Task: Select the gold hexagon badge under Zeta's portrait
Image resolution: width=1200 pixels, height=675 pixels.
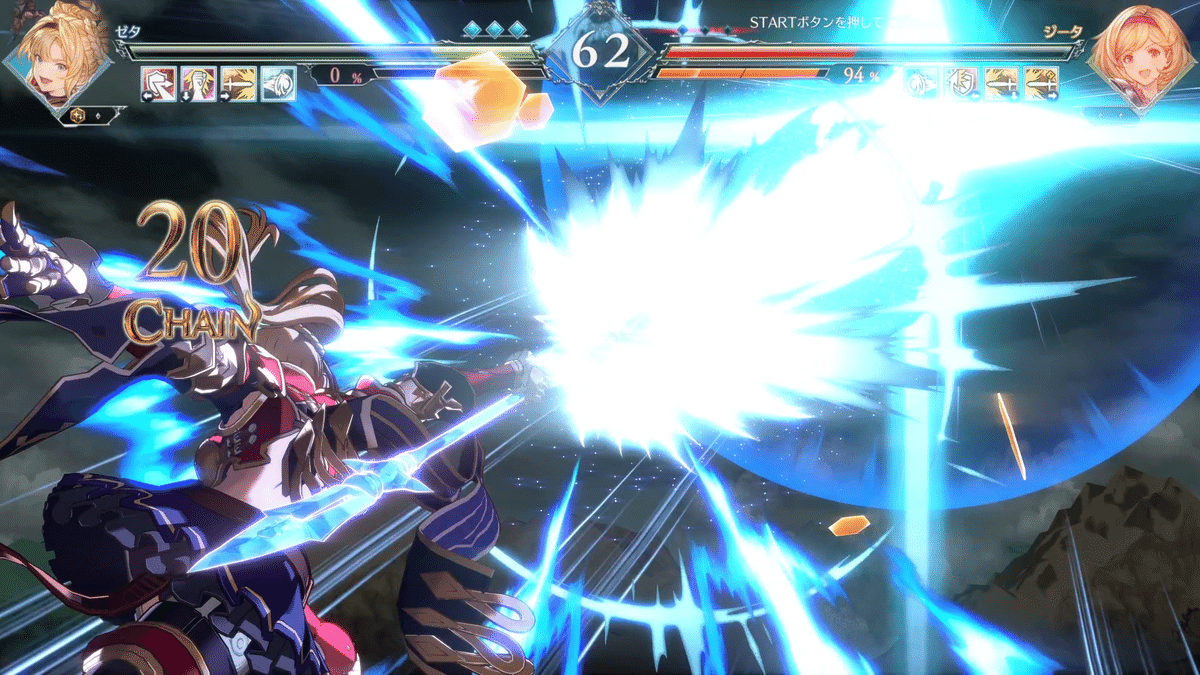Action: click(77, 116)
